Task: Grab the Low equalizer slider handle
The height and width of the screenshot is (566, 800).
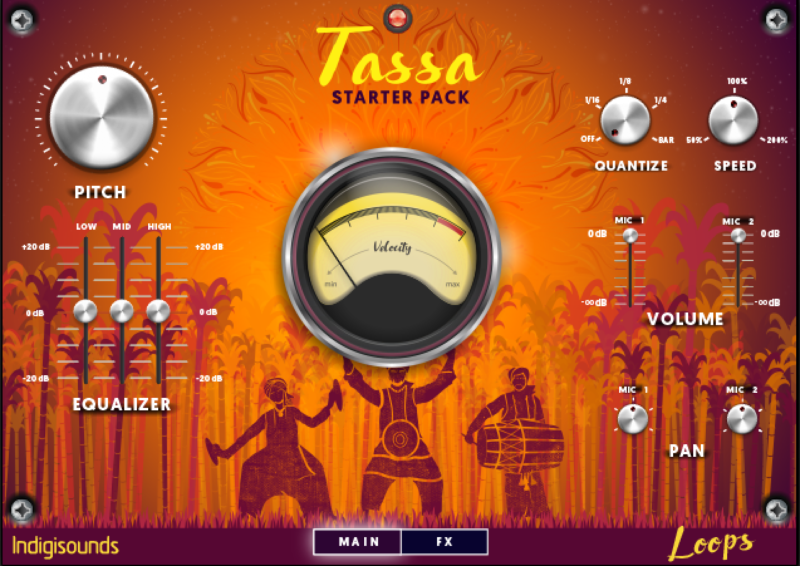Action: [x=86, y=312]
